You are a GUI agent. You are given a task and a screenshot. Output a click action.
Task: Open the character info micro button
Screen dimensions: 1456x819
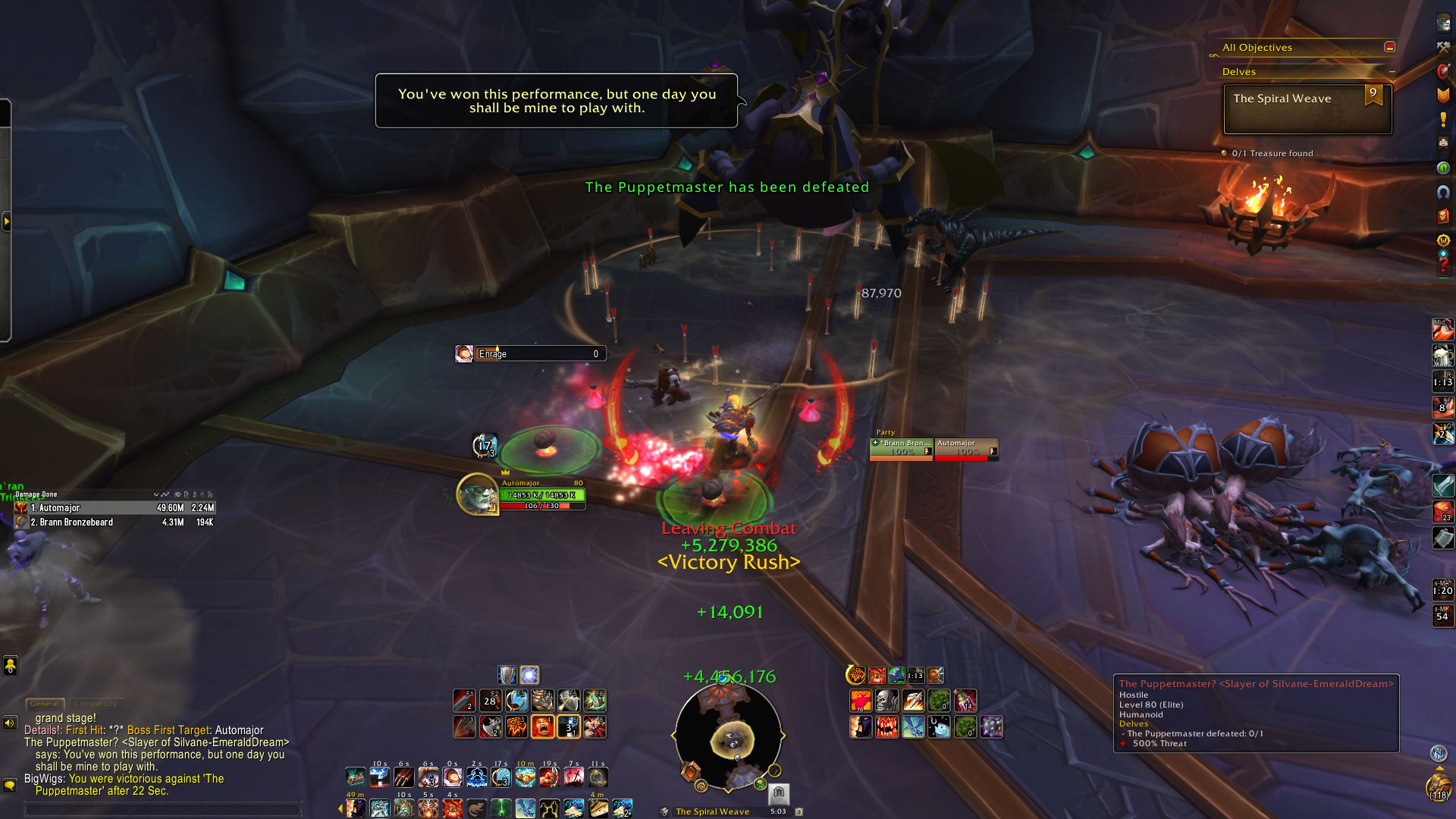[x=1443, y=22]
